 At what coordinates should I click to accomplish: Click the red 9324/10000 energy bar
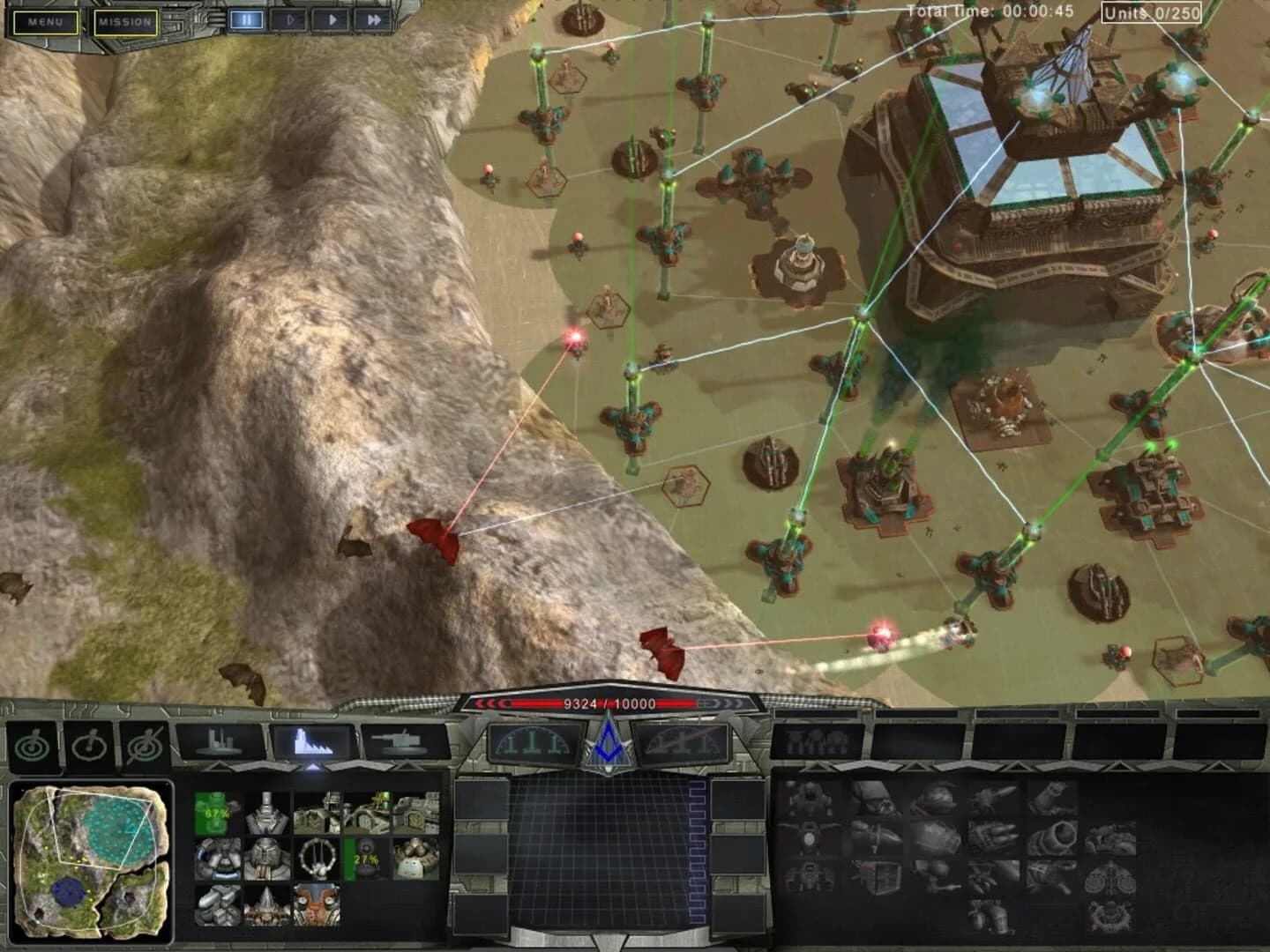tap(609, 705)
